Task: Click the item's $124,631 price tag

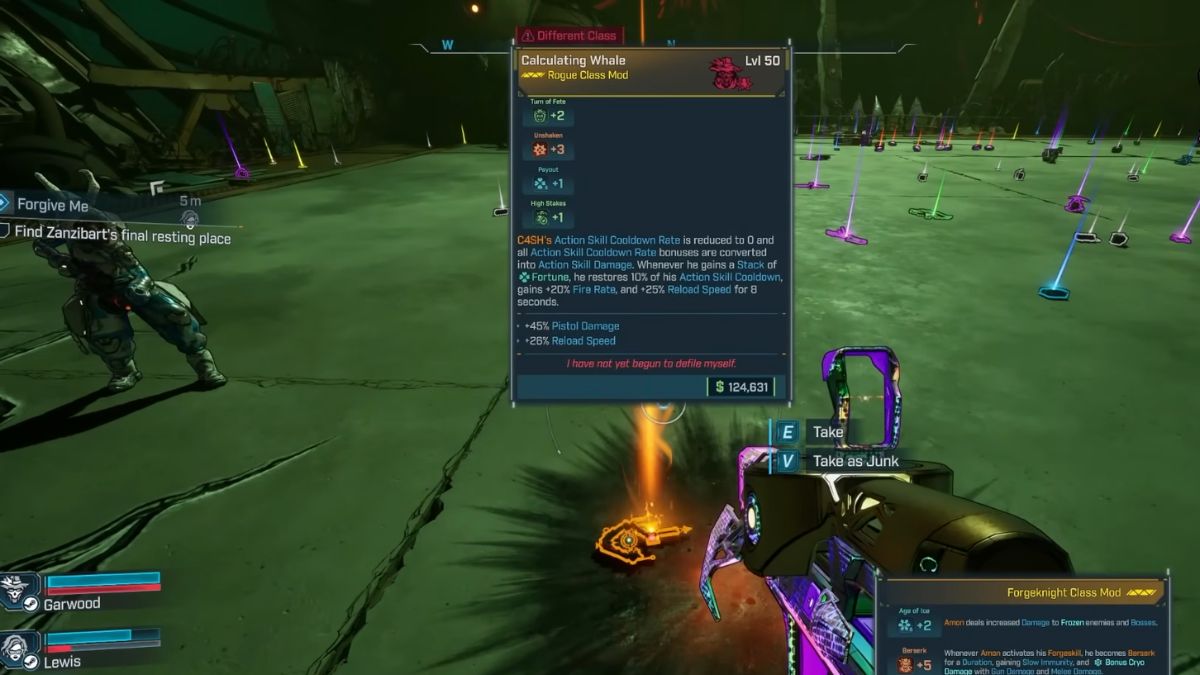Action: pos(742,387)
